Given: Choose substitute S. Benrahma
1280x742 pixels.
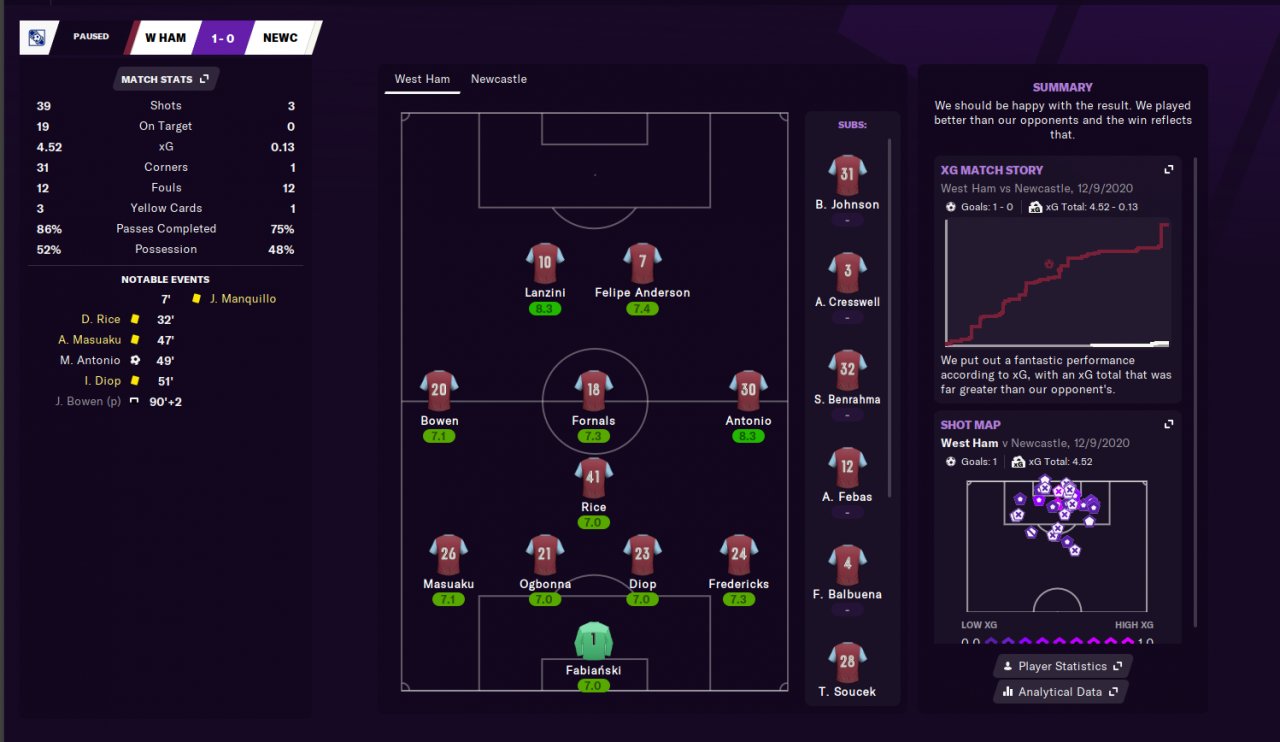Looking at the screenshot, I should [x=847, y=371].
